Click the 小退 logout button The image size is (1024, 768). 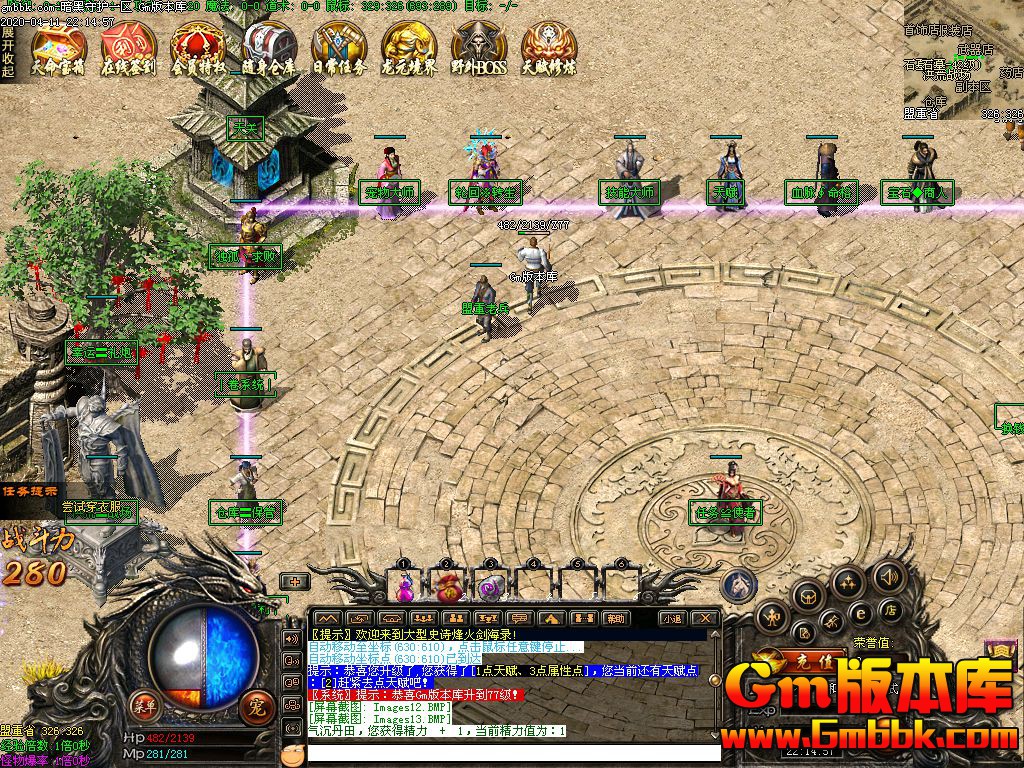tap(671, 618)
